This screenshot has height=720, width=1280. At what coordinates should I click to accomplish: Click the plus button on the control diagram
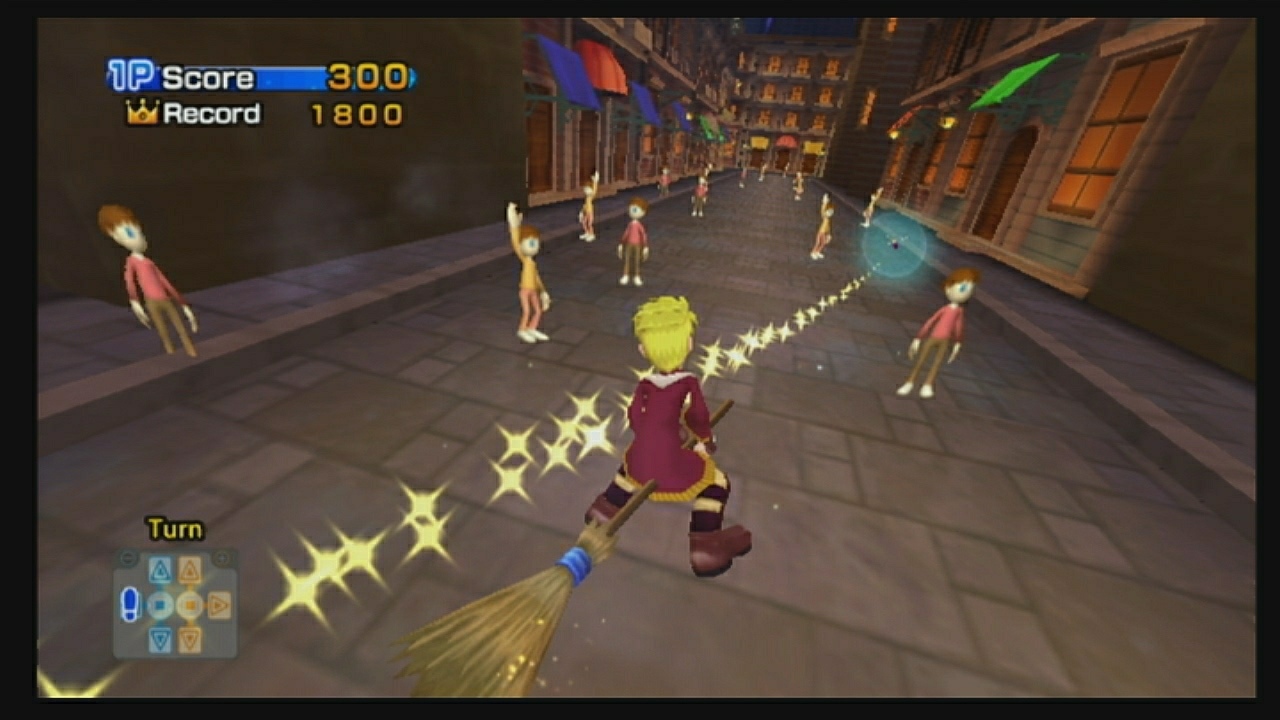pyautogui.click(x=222, y=558)
